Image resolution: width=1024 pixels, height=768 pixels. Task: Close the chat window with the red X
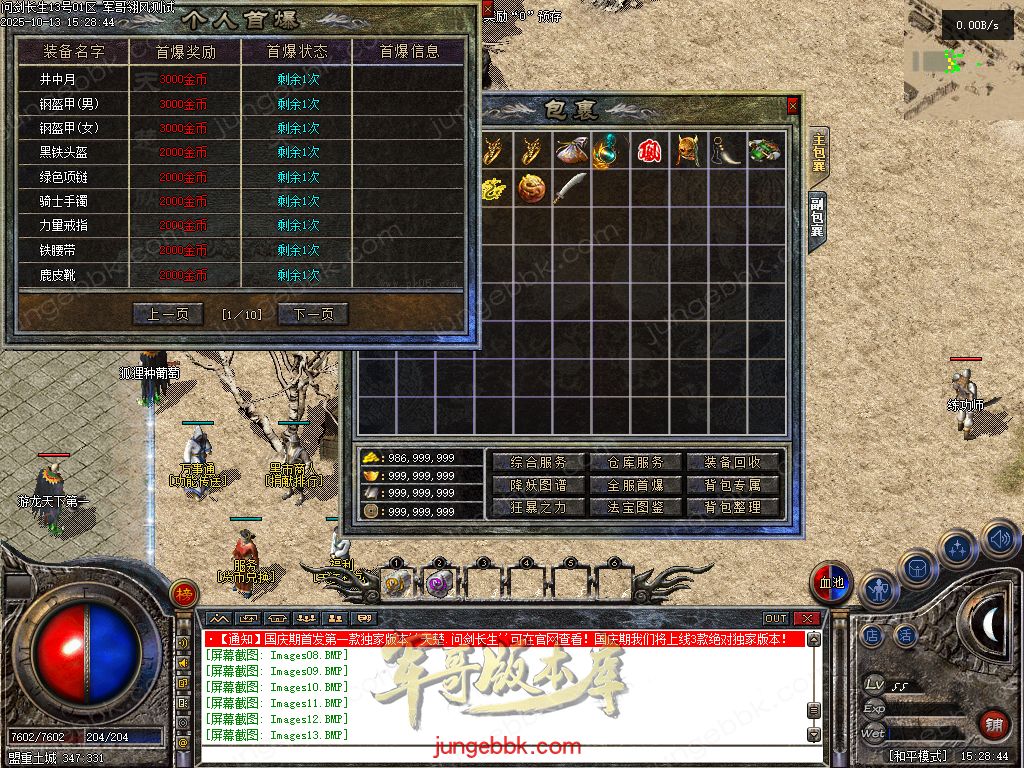point(806,619)
